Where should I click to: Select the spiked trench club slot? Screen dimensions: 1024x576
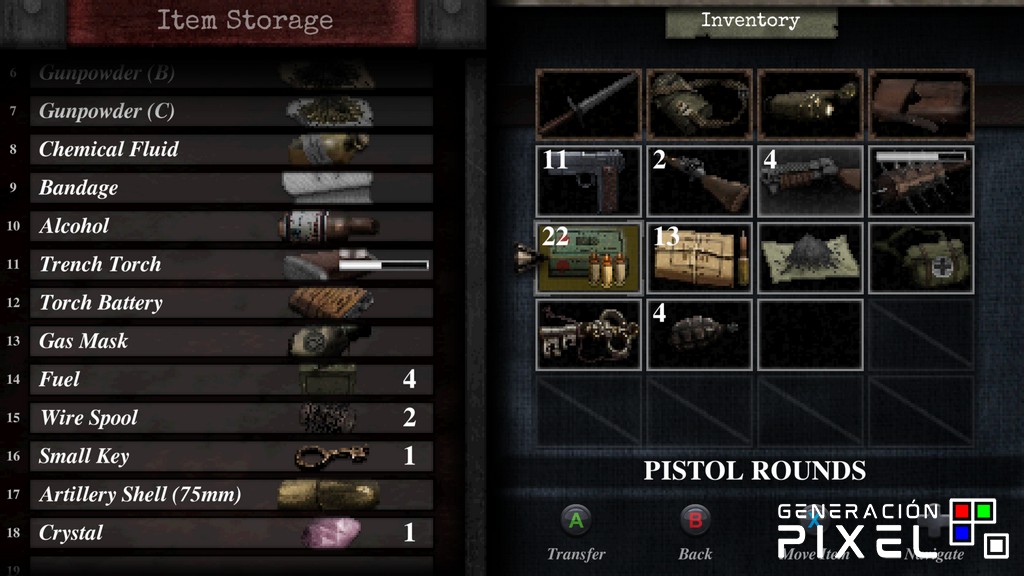921,181
